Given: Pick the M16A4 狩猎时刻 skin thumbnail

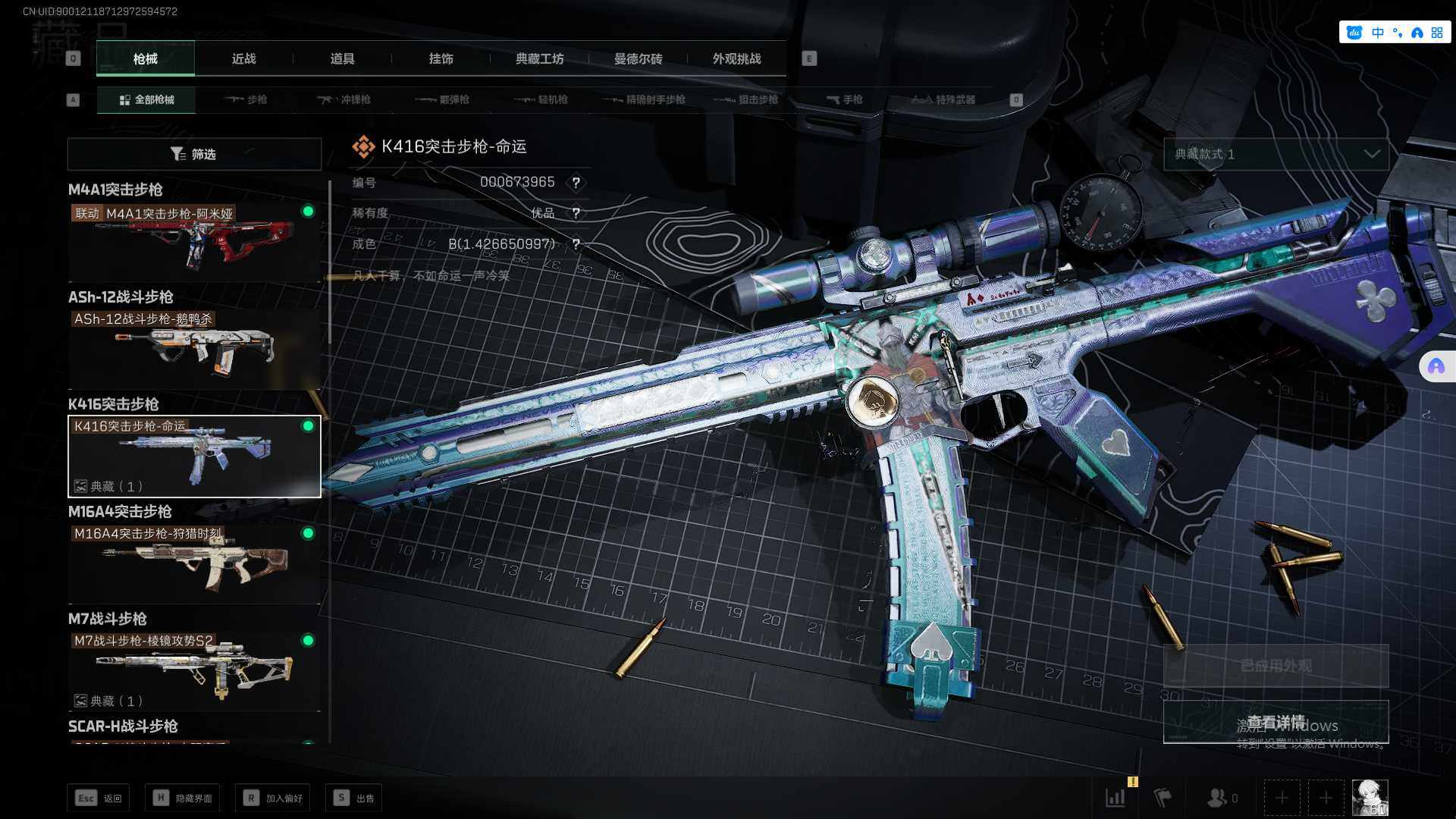Looking at the screenshot, I should 194,563.
